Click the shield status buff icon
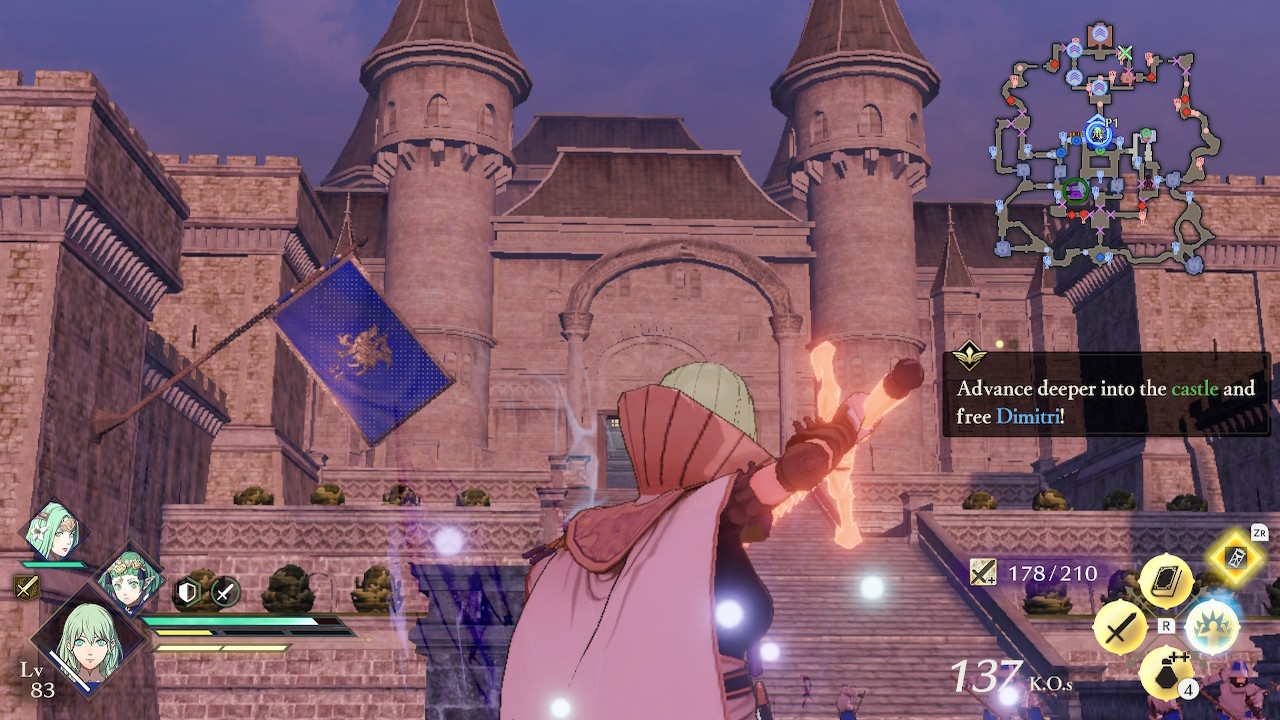Viewport: 1280px width, 720px height. [x=189, y=593]
